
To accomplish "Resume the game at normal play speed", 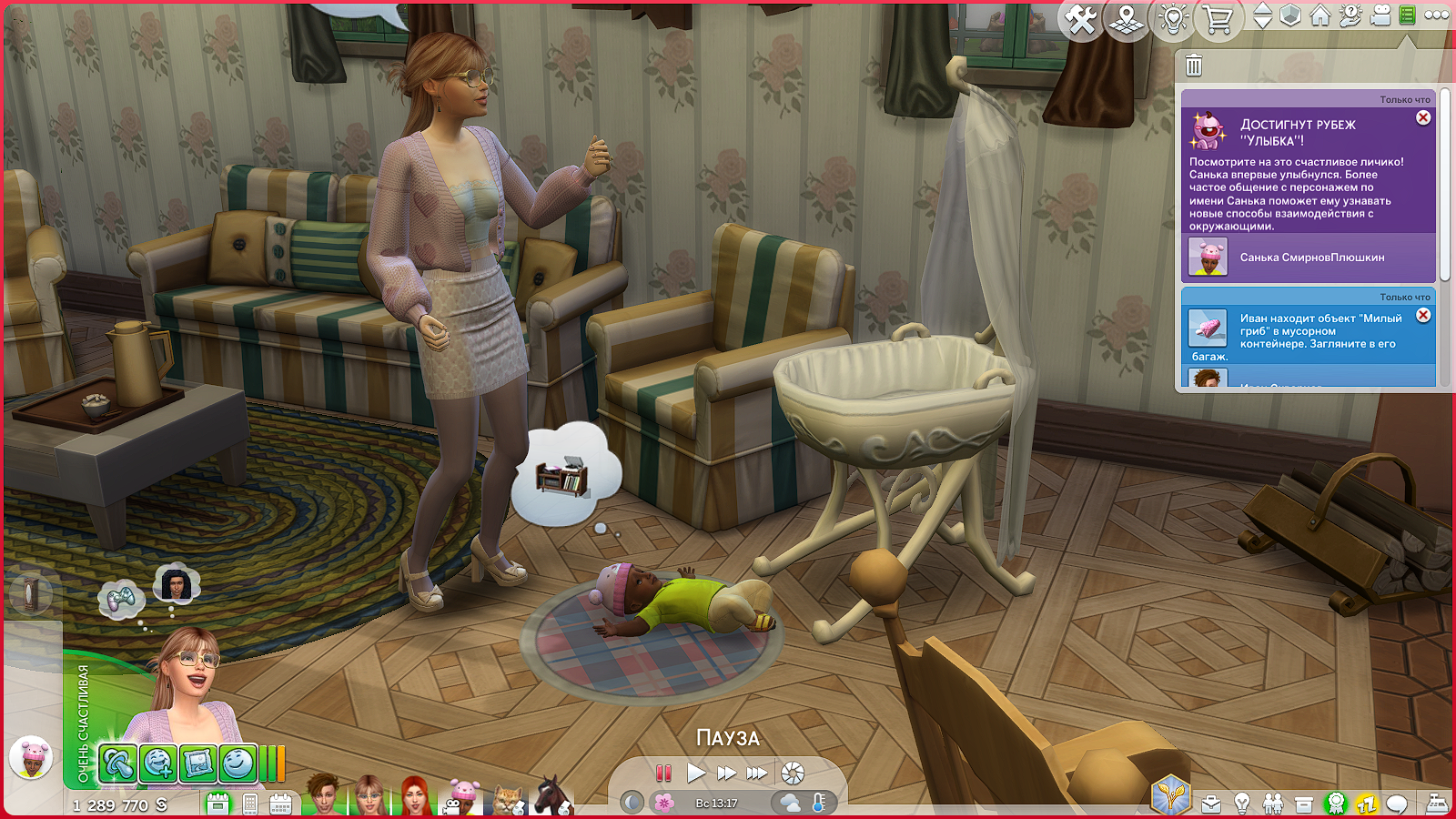I will pyautogui.click(x=696, y=773).
